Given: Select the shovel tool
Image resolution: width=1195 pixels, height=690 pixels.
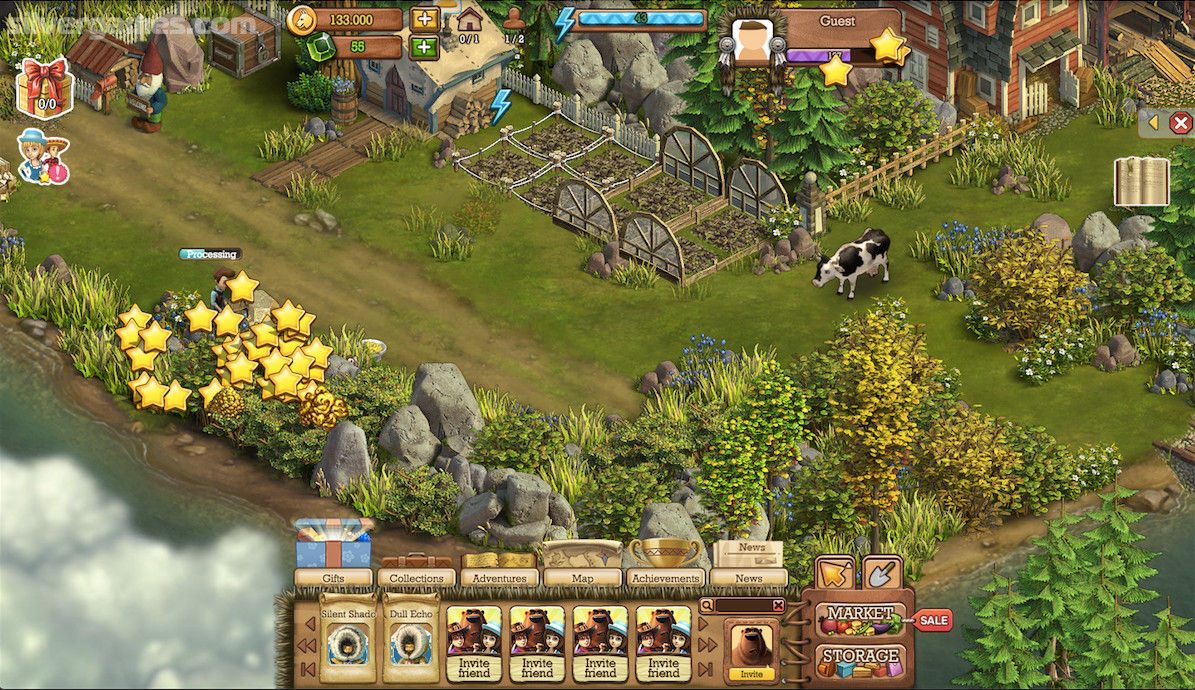Looking at the screenshot, I should 881,573.
